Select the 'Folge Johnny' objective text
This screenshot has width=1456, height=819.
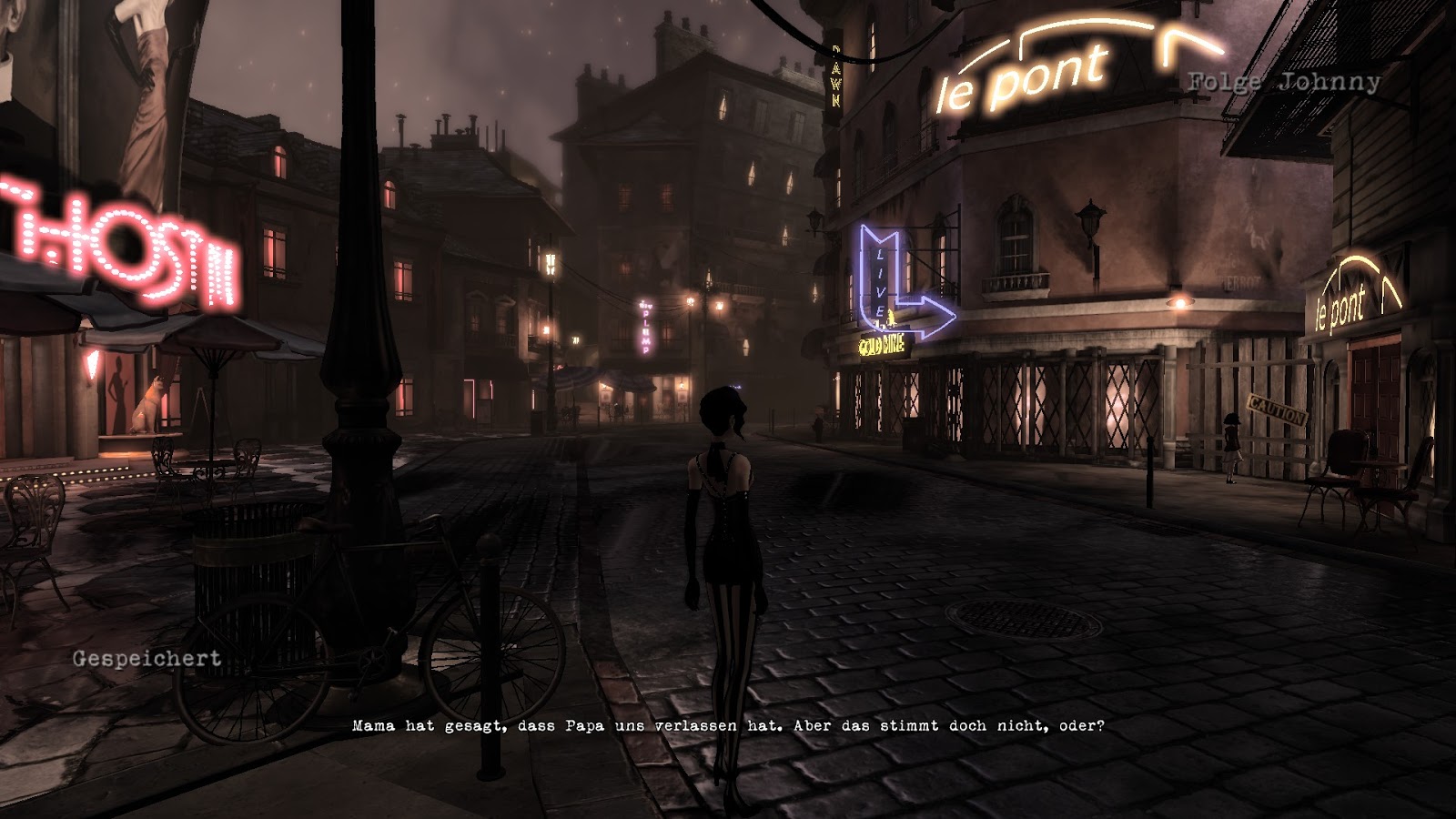click(x=1281, y=82)
